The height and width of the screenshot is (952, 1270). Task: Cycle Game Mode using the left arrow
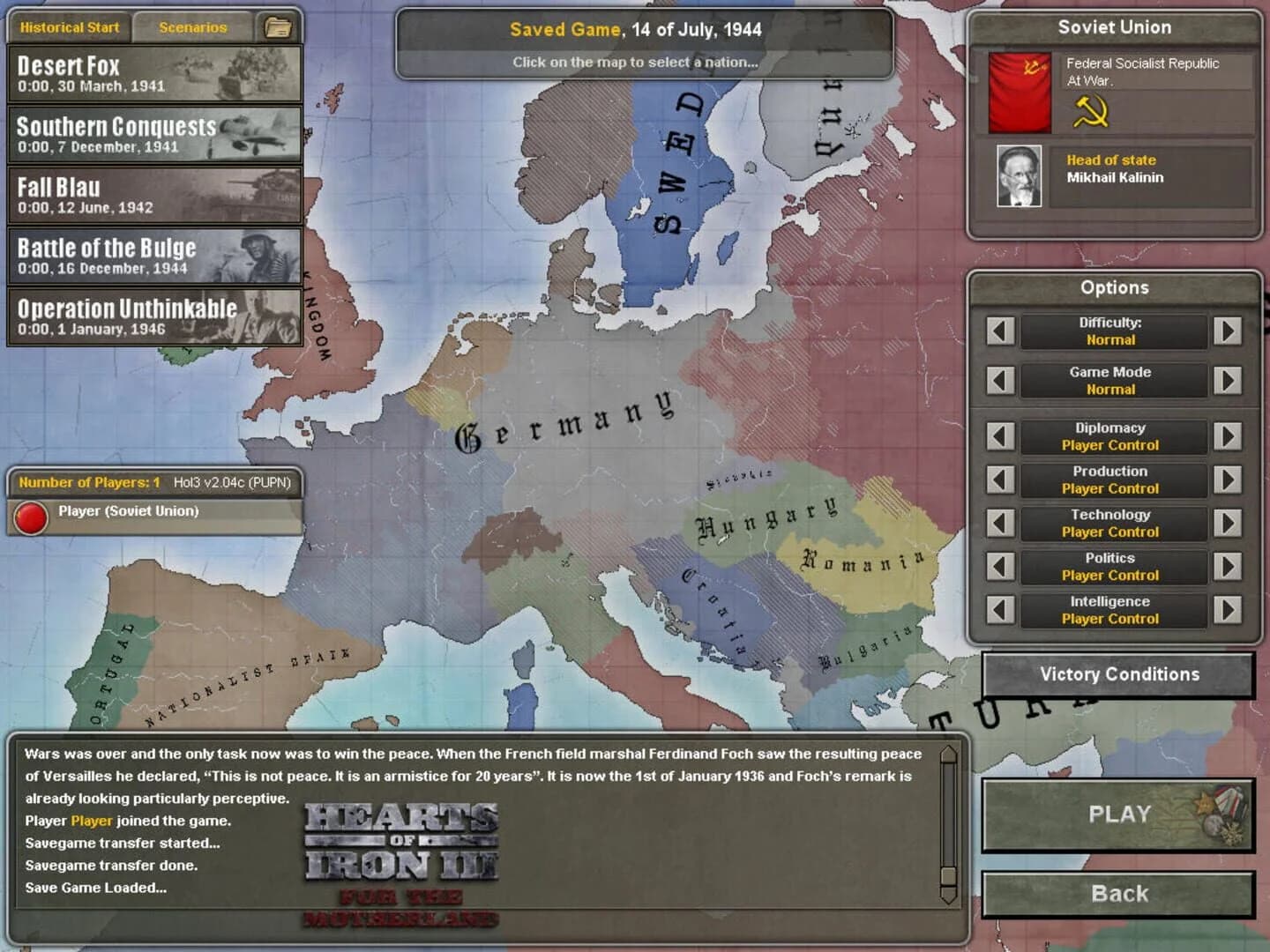pos(1001,380)
